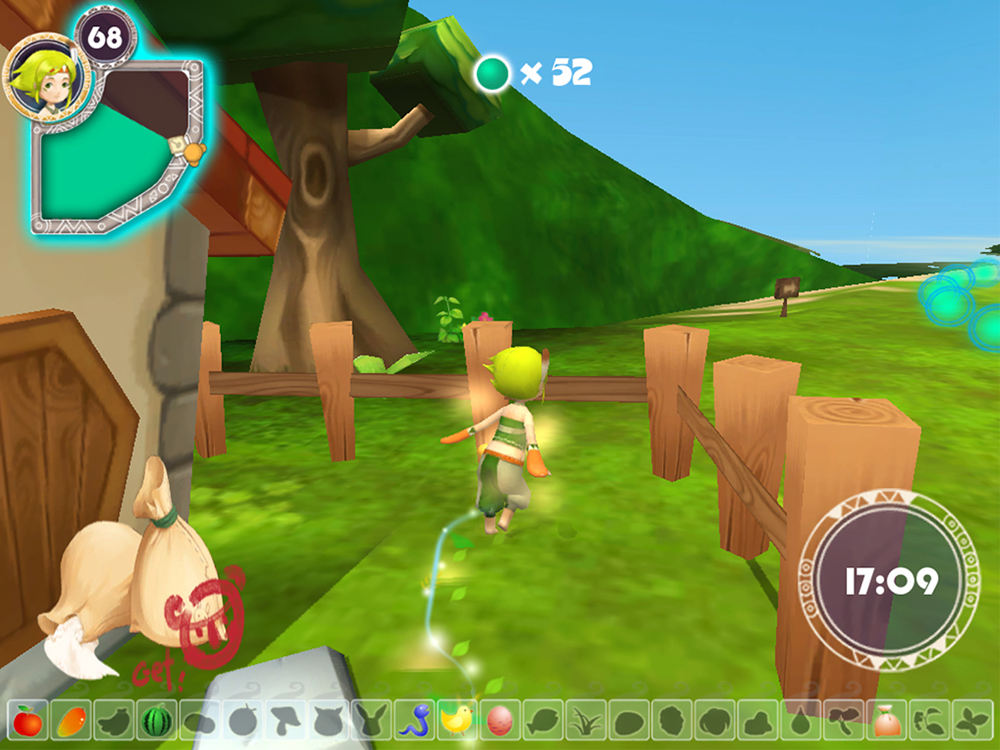The image size is (1000, 750).
Task: Click the mushroom silhouette slot
Action: [284, 719]
